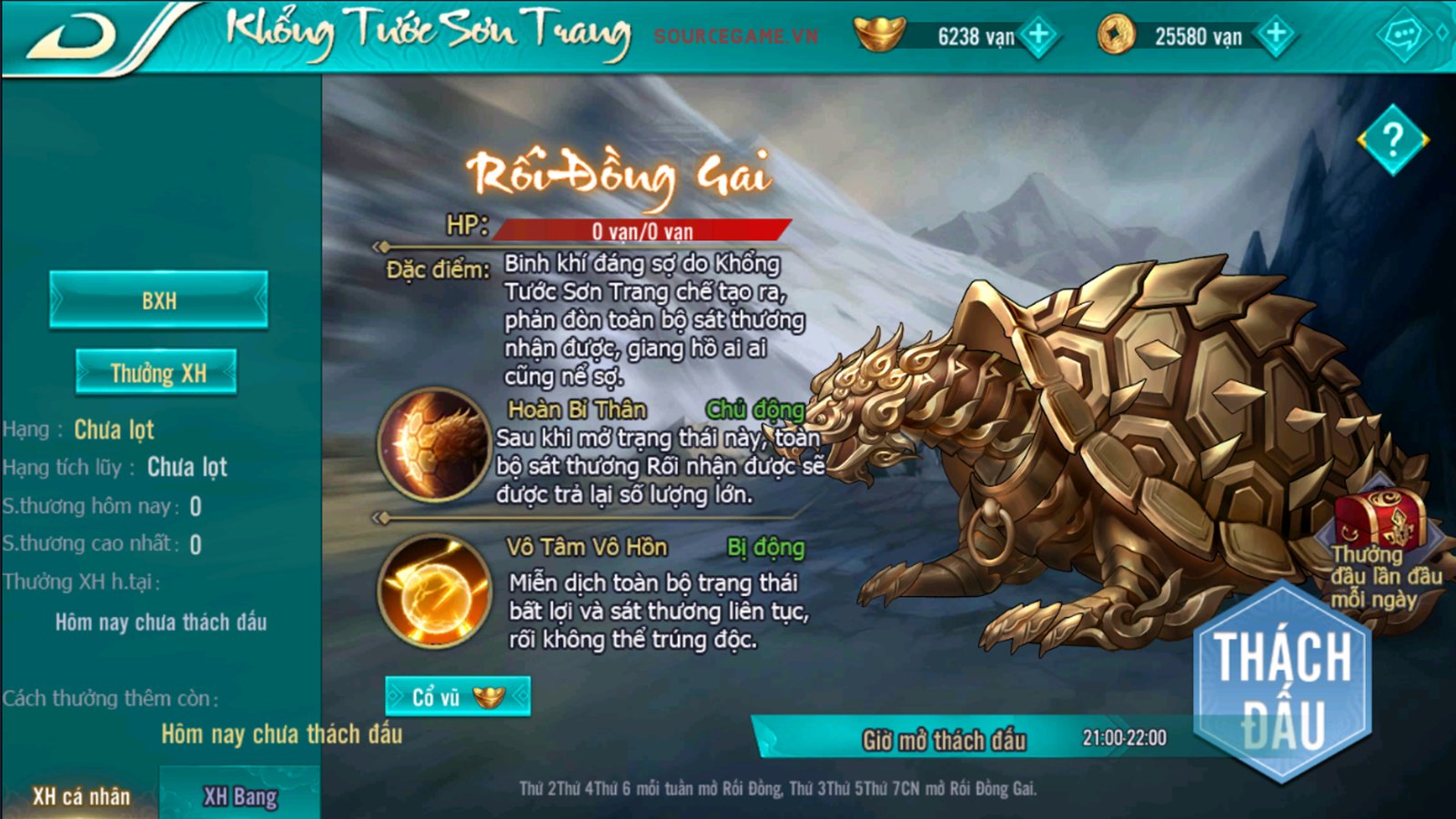View the Thưởng XH rank rewards
Viewport: 1456px width, 819px height.
point(157,372)
